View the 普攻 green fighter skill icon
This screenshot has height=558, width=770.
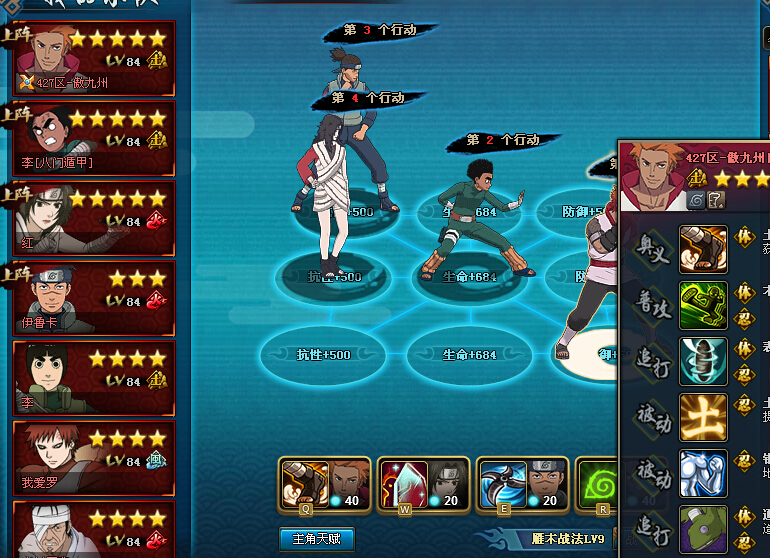click(703, 305)
